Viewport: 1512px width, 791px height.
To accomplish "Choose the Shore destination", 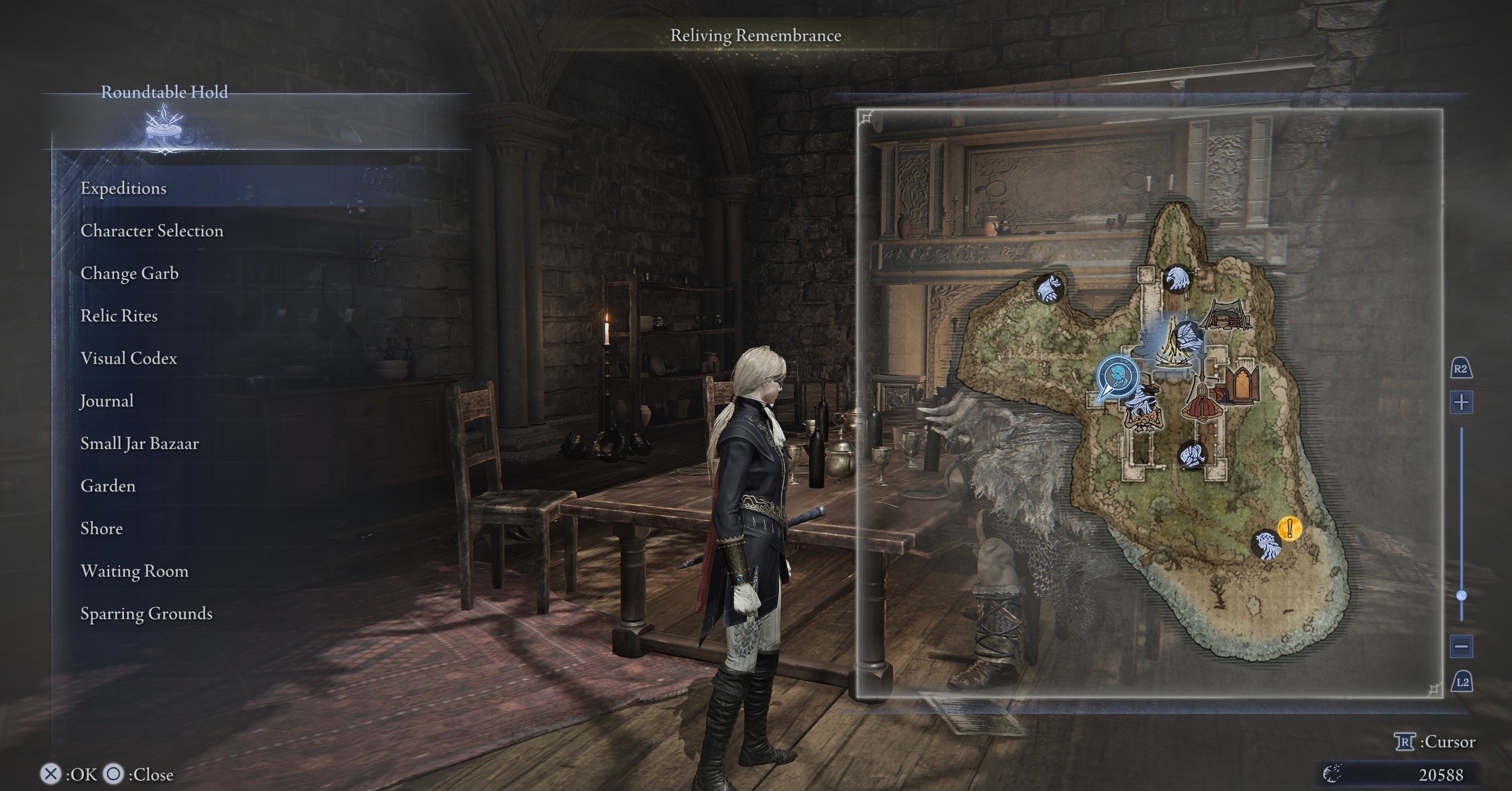I will point(102,528).
